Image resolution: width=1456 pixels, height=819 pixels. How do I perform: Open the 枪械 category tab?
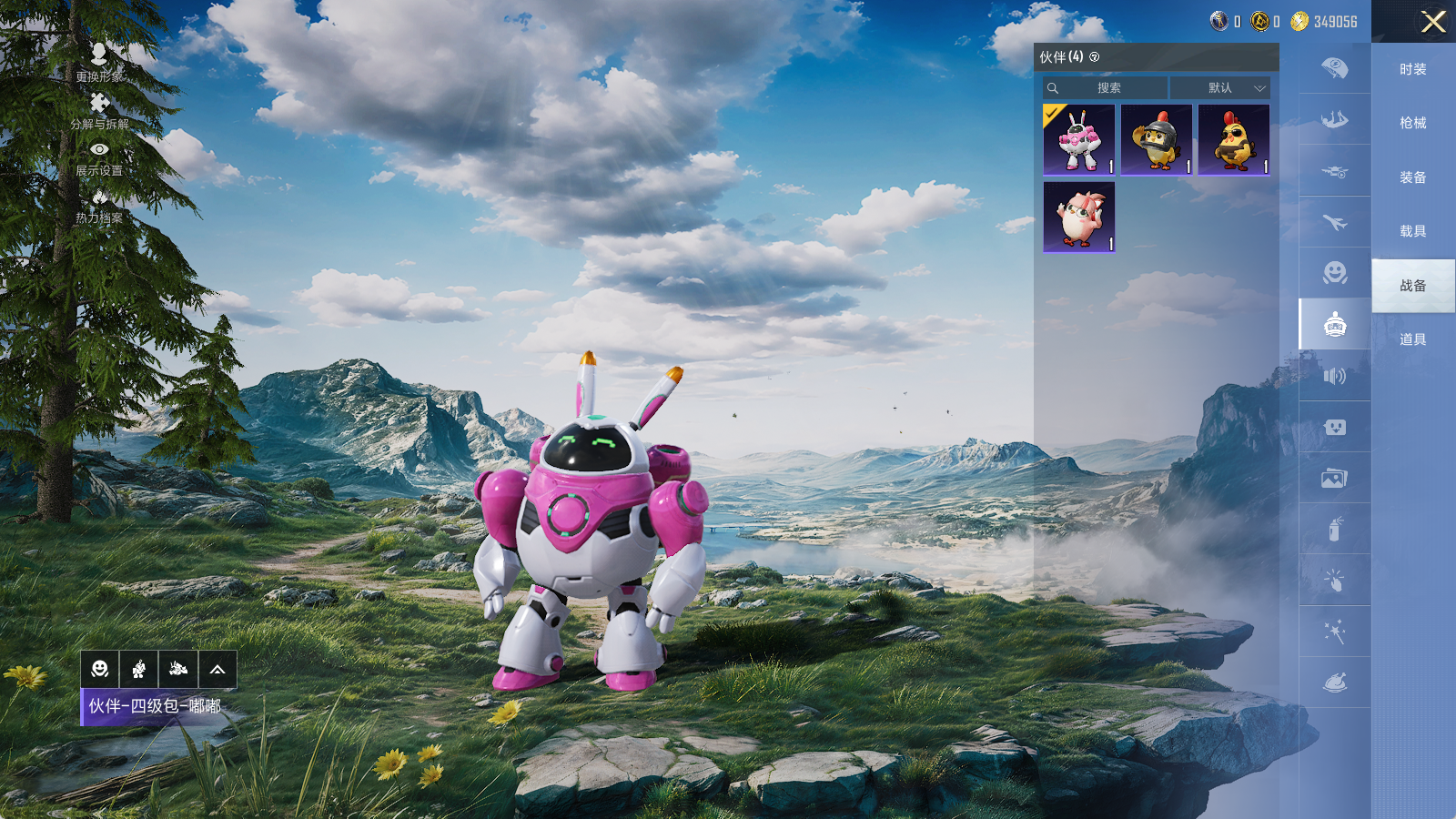pos(1412,123)
